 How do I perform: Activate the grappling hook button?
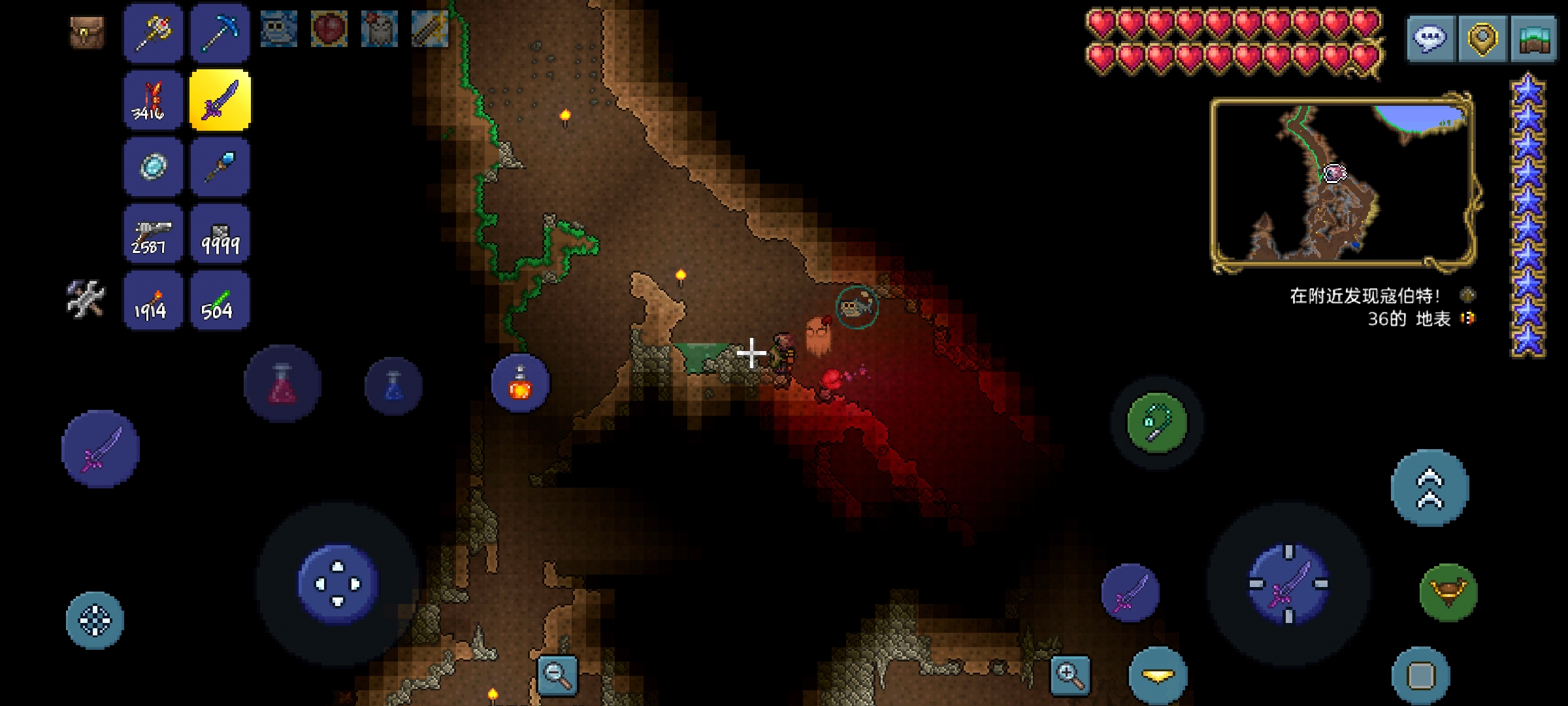1157,422
